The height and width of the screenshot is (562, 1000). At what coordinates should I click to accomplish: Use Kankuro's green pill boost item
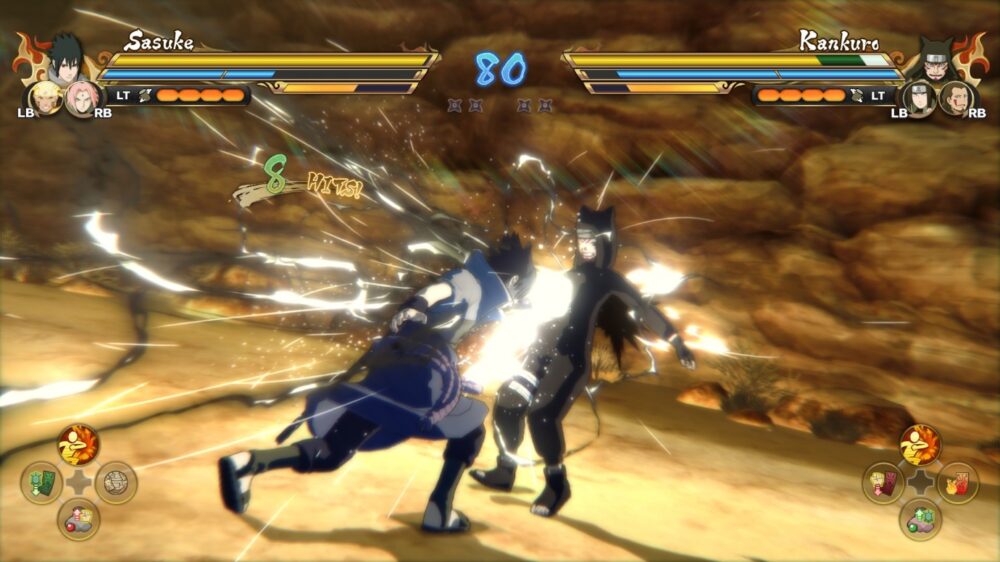(920, 520)
